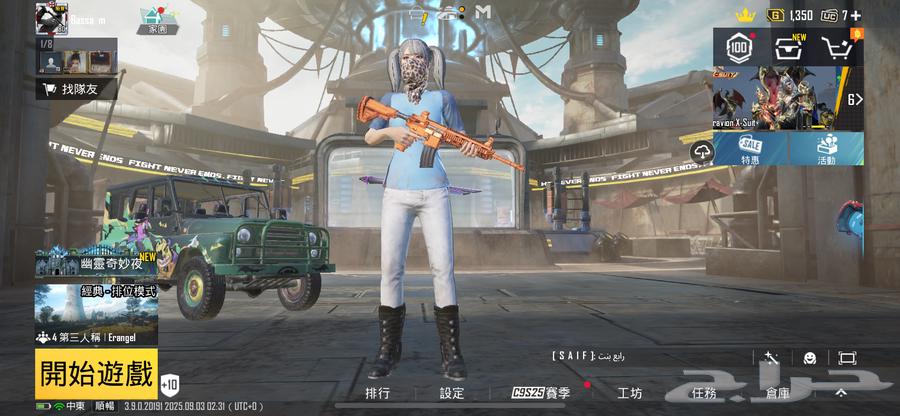Open the C9S25 賽季 season menu
The width and height of the screenshot is (900, 416).
pyautogui.click(x=541, y=394)
